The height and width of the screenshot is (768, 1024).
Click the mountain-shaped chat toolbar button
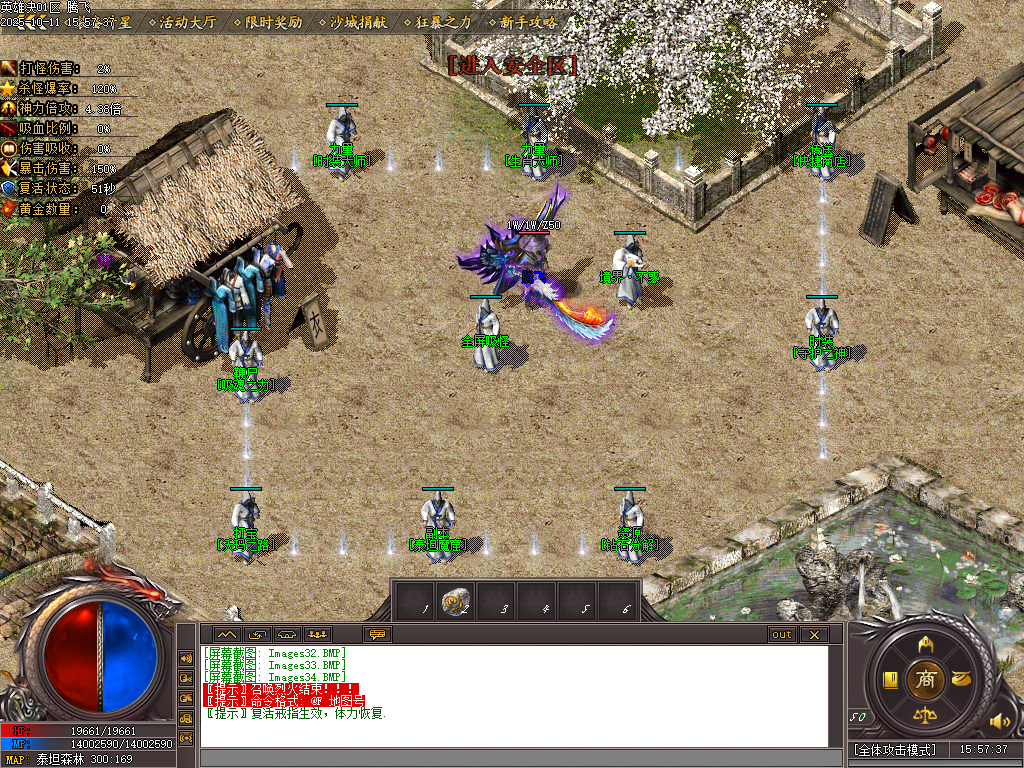click(x=225, y=634)
